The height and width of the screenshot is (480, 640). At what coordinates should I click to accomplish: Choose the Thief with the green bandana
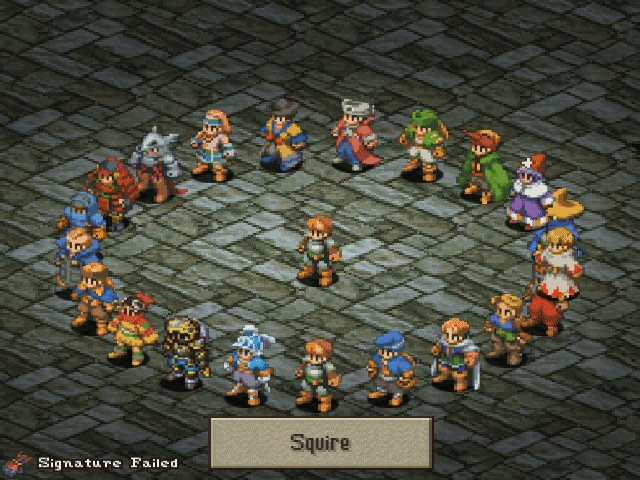point(421,144)
